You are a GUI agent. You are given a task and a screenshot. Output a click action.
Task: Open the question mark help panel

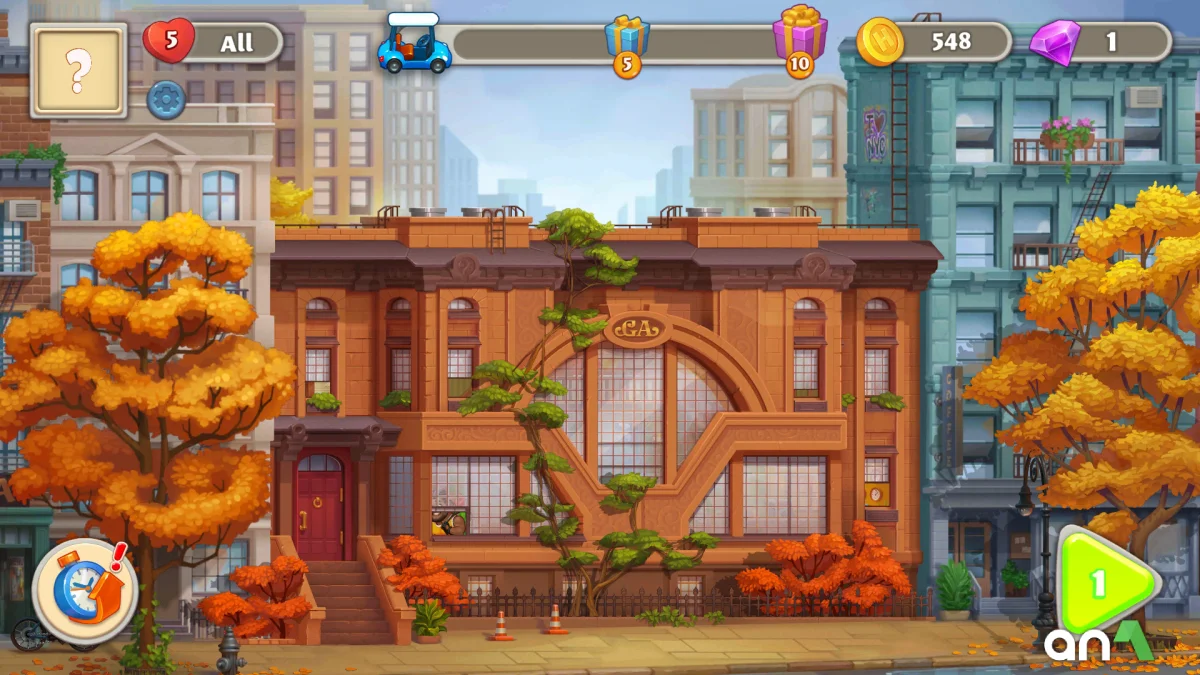(78, 70)
